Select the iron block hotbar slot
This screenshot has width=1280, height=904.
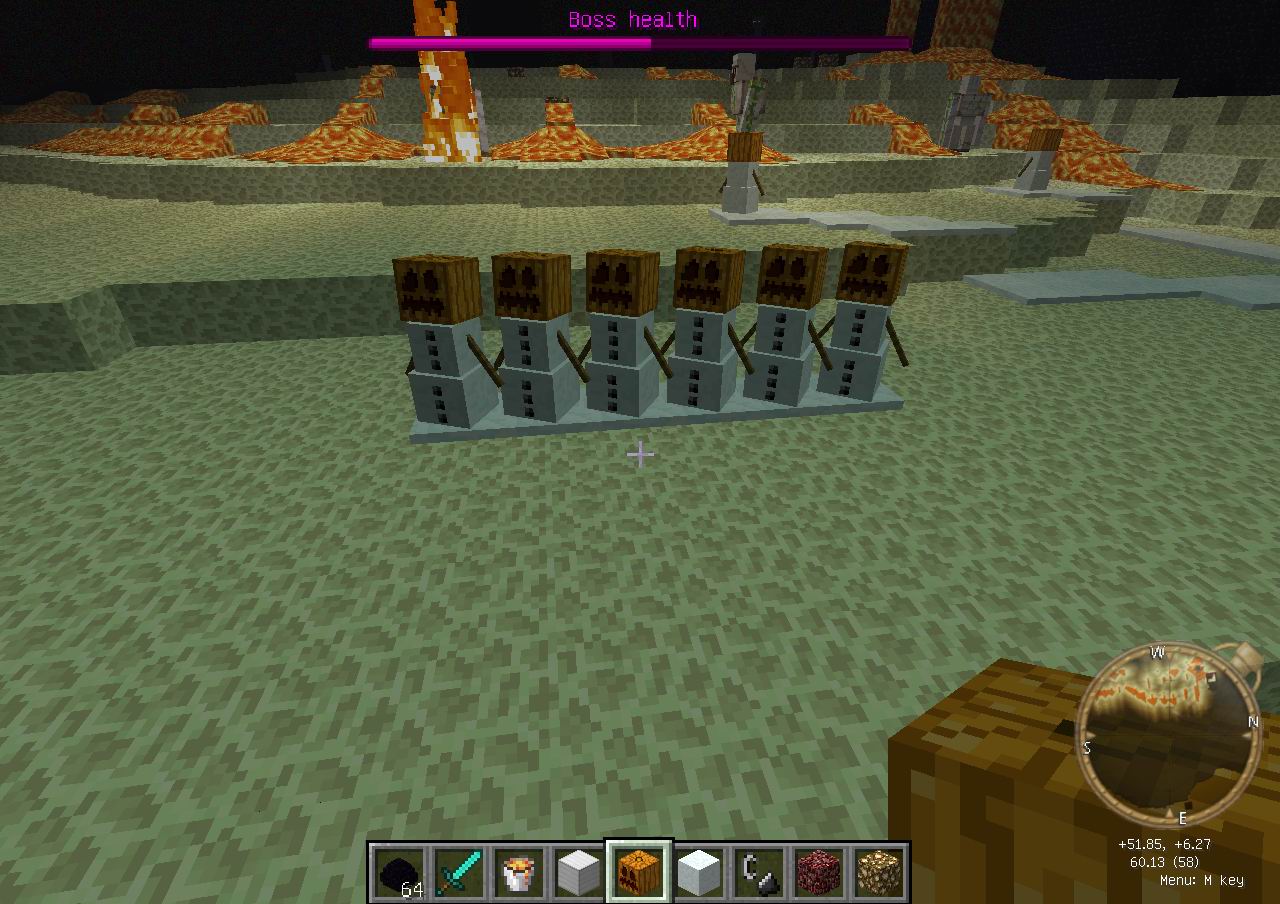(x=580, y=872)
